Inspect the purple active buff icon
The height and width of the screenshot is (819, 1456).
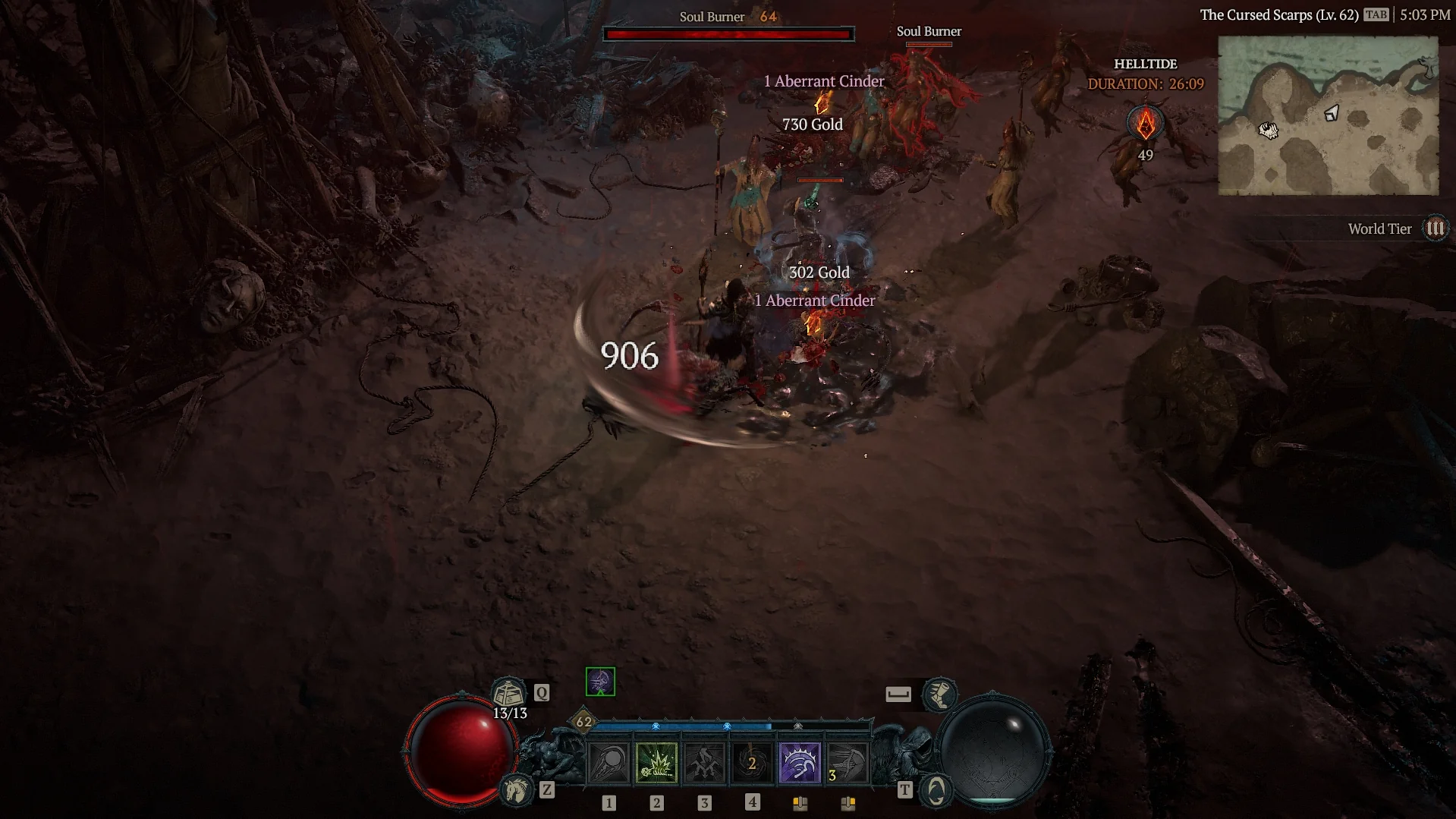tap(600, 682)
